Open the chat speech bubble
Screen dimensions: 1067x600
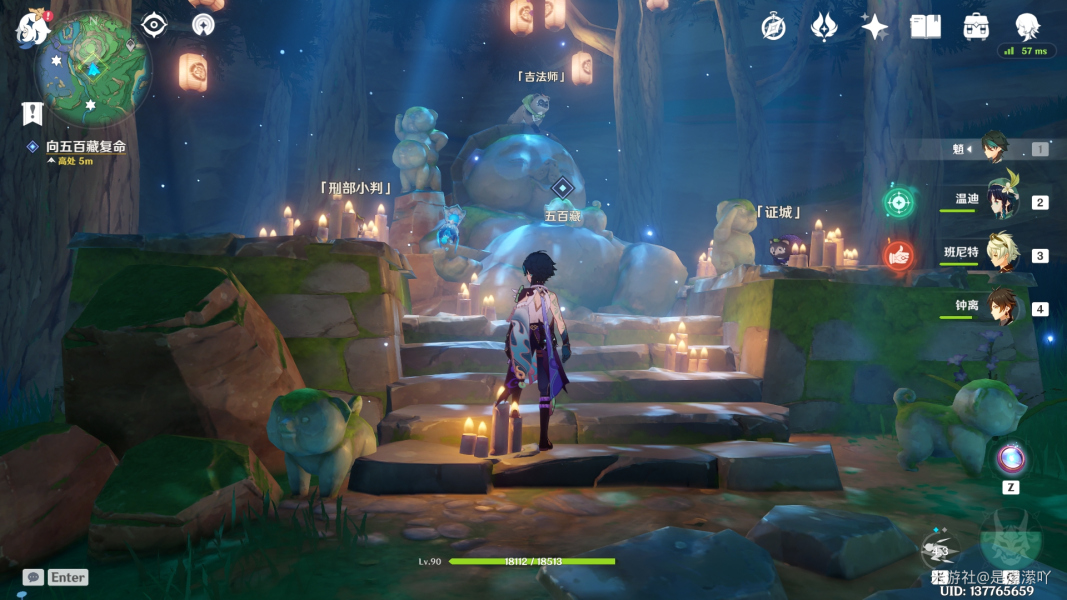click(x=33, y=577)
